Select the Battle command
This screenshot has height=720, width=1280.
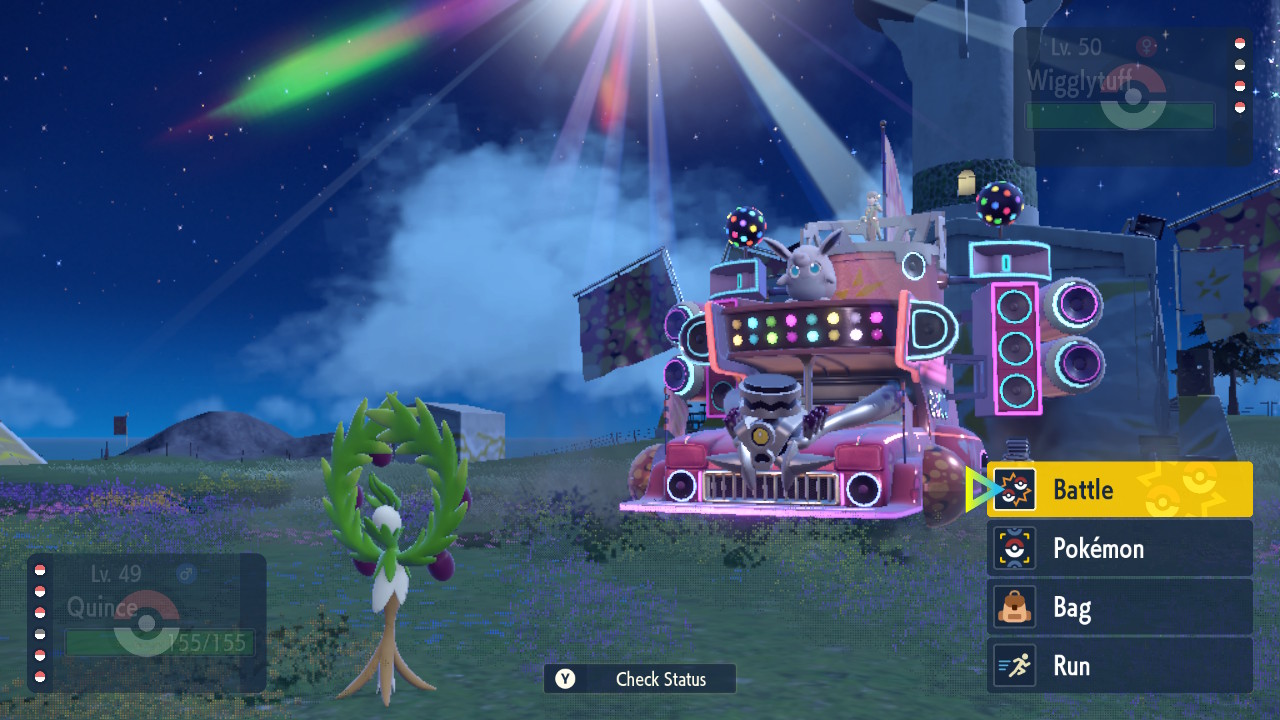coord(1119,489)
